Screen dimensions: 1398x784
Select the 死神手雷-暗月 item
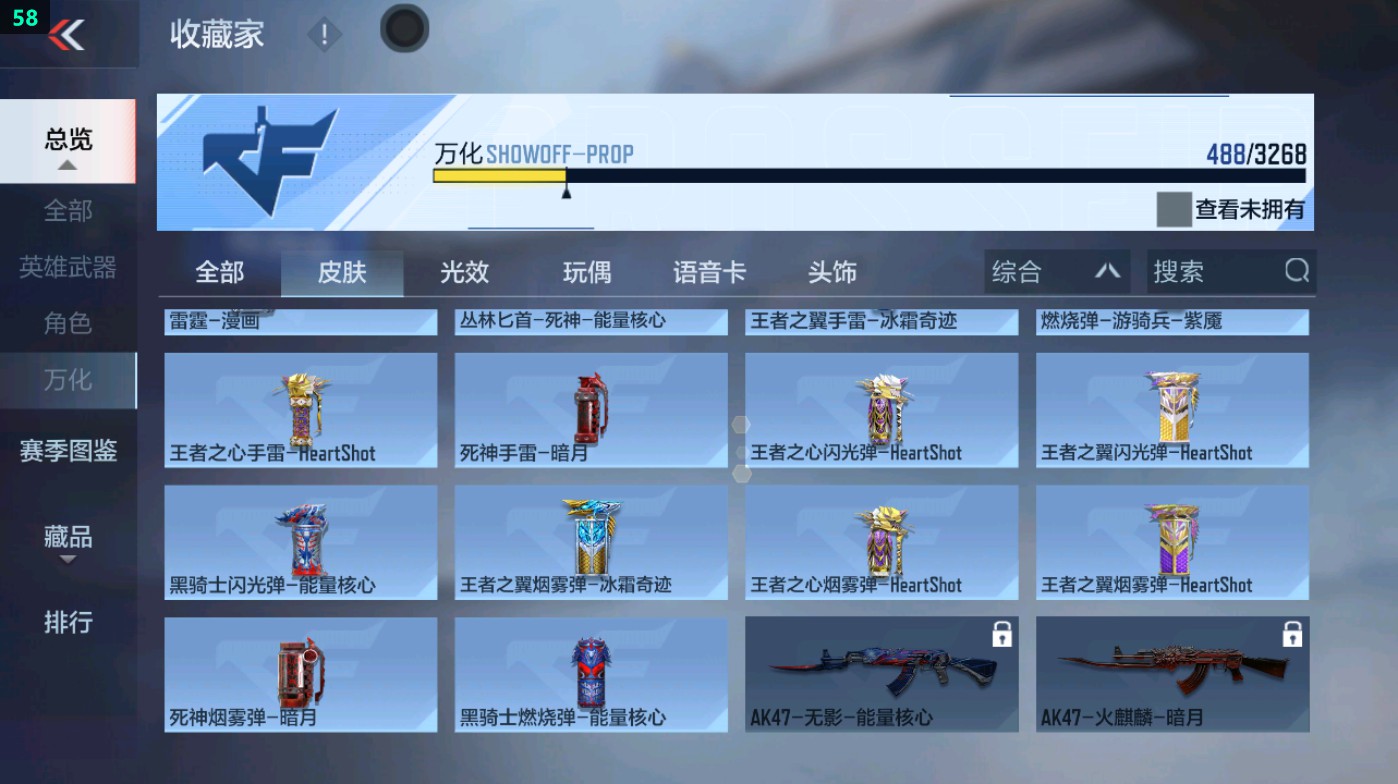pos(590,410)
